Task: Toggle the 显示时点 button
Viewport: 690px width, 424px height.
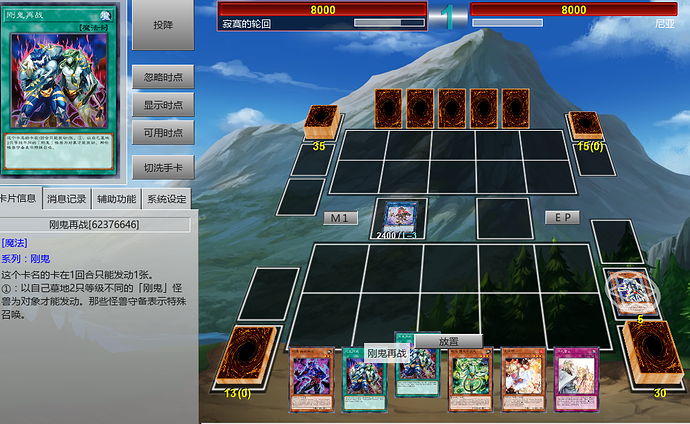Action: point(163,105)
